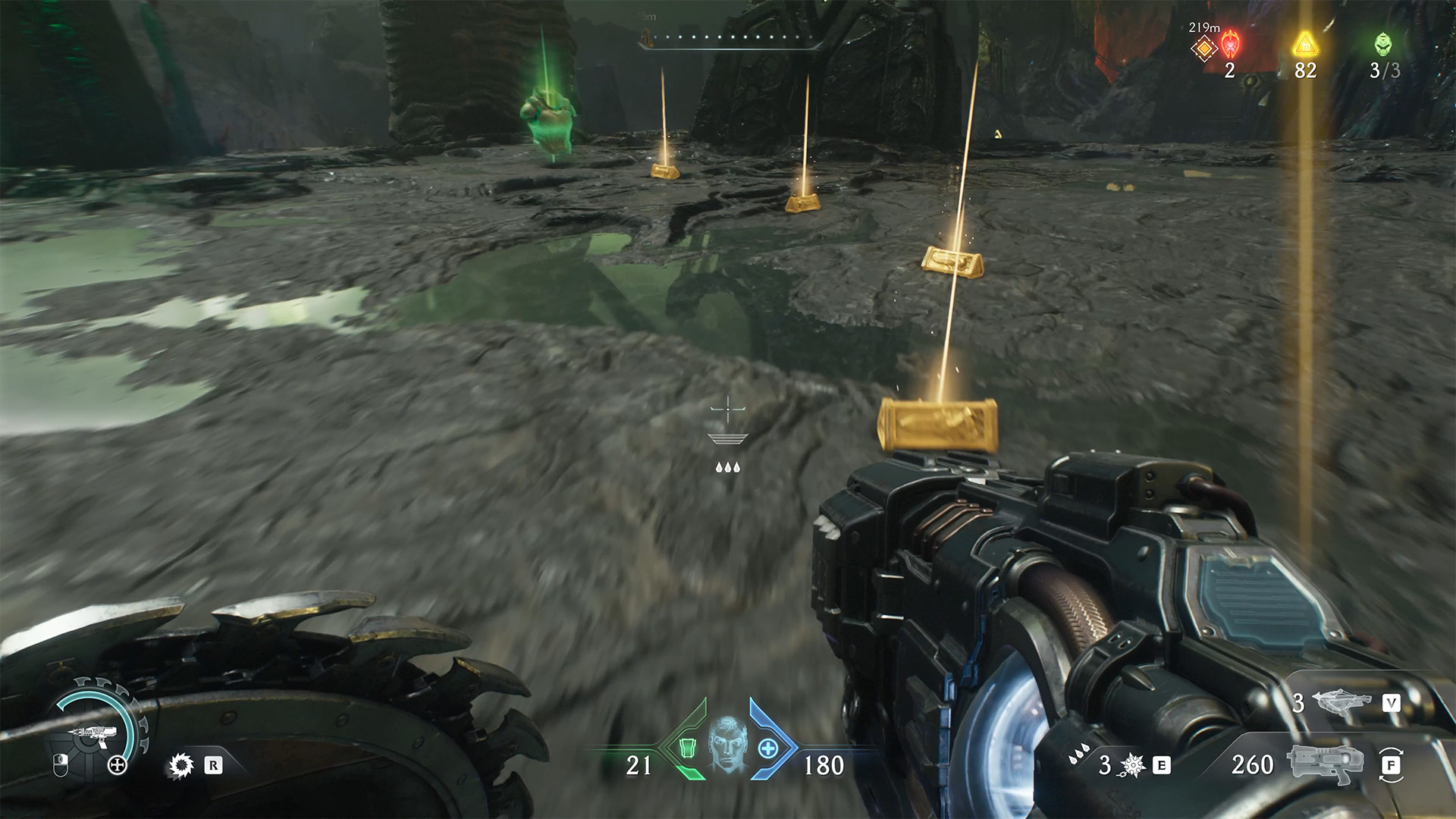Click the yellow triangle gold currency icon
Image resolution: width=1456 pixels, height=819 pixels.
tap(1305, 44)
